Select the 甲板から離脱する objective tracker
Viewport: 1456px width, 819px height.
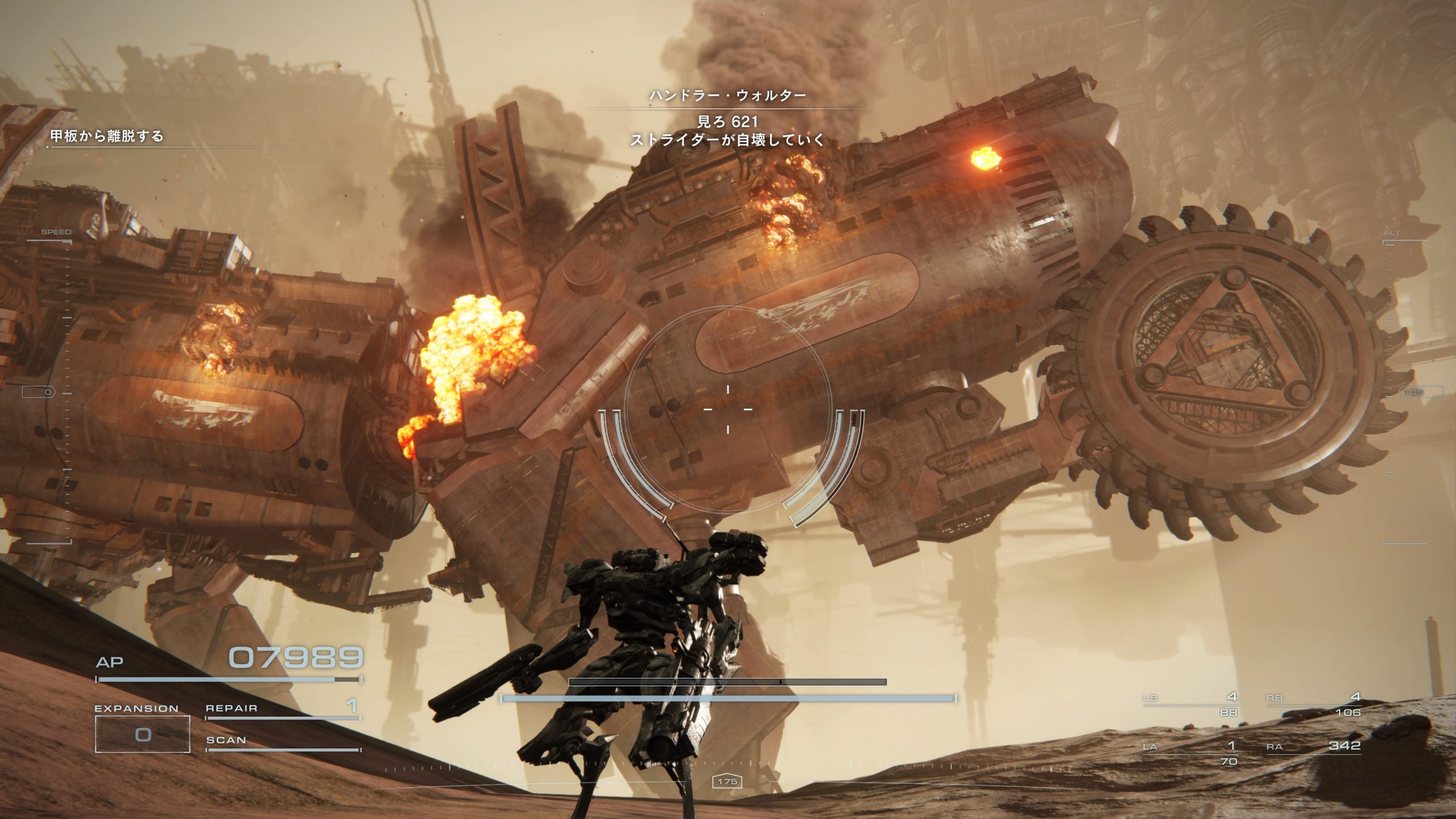pyautogui.click(x=107, y=136)
